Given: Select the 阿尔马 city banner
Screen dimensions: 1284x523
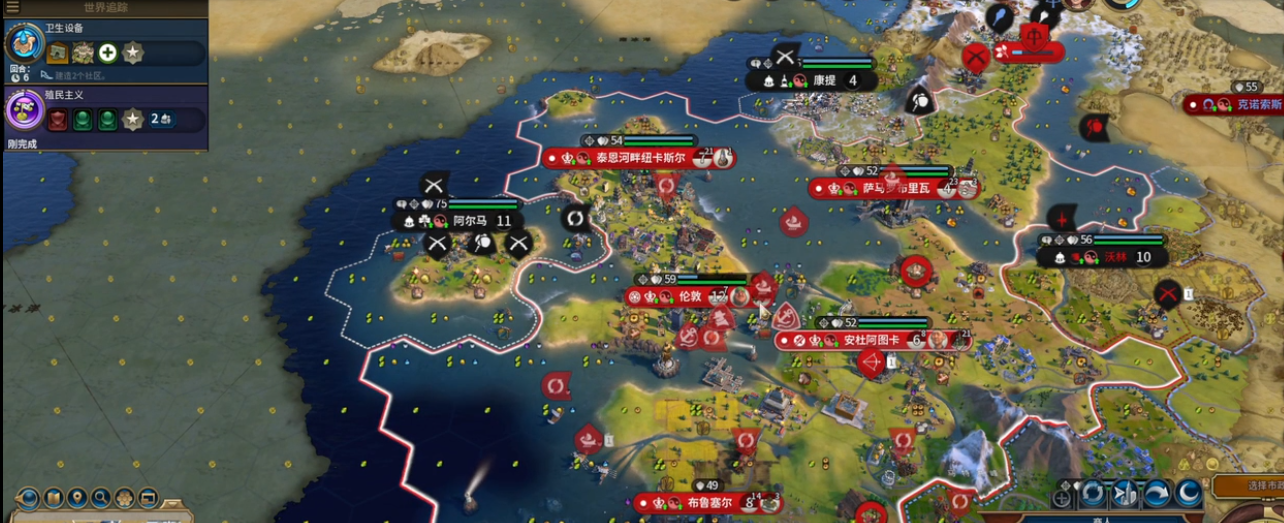Looking at the screenshot, I should pyautogui.click(x=468, y=221).
